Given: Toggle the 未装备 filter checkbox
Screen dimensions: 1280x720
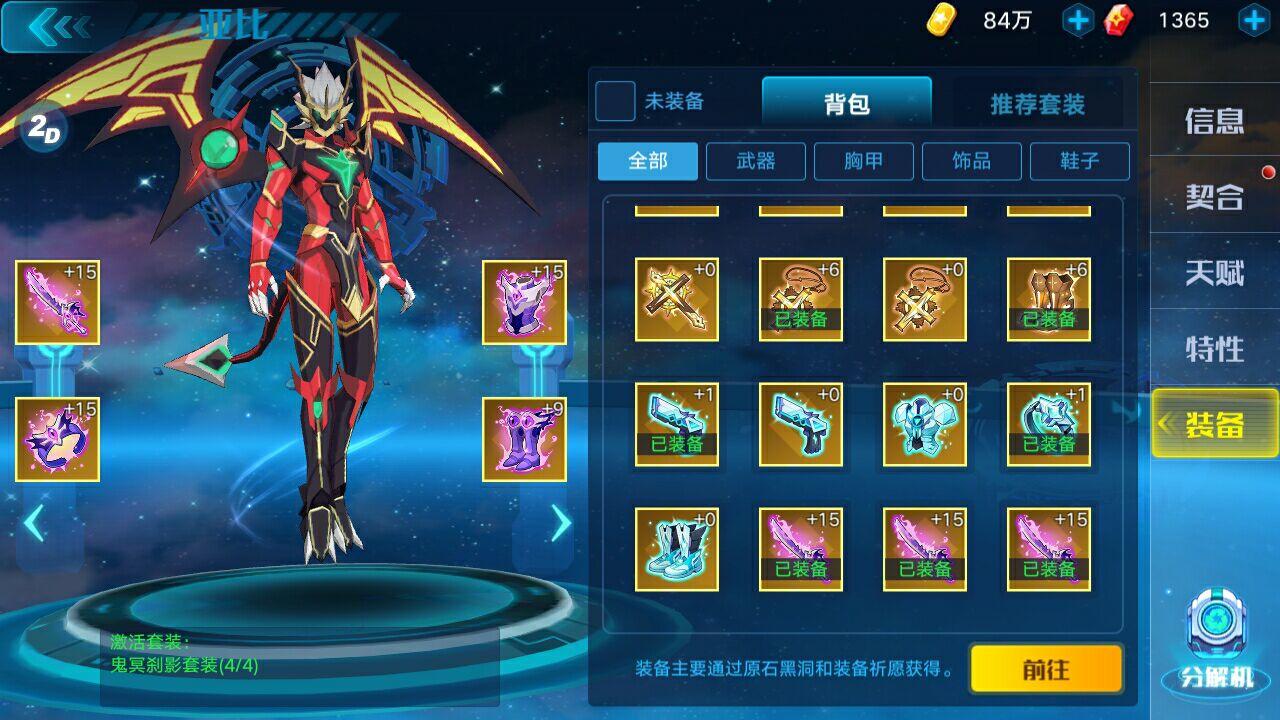Looking at the screenshot, I should click(x=614, y=102).
